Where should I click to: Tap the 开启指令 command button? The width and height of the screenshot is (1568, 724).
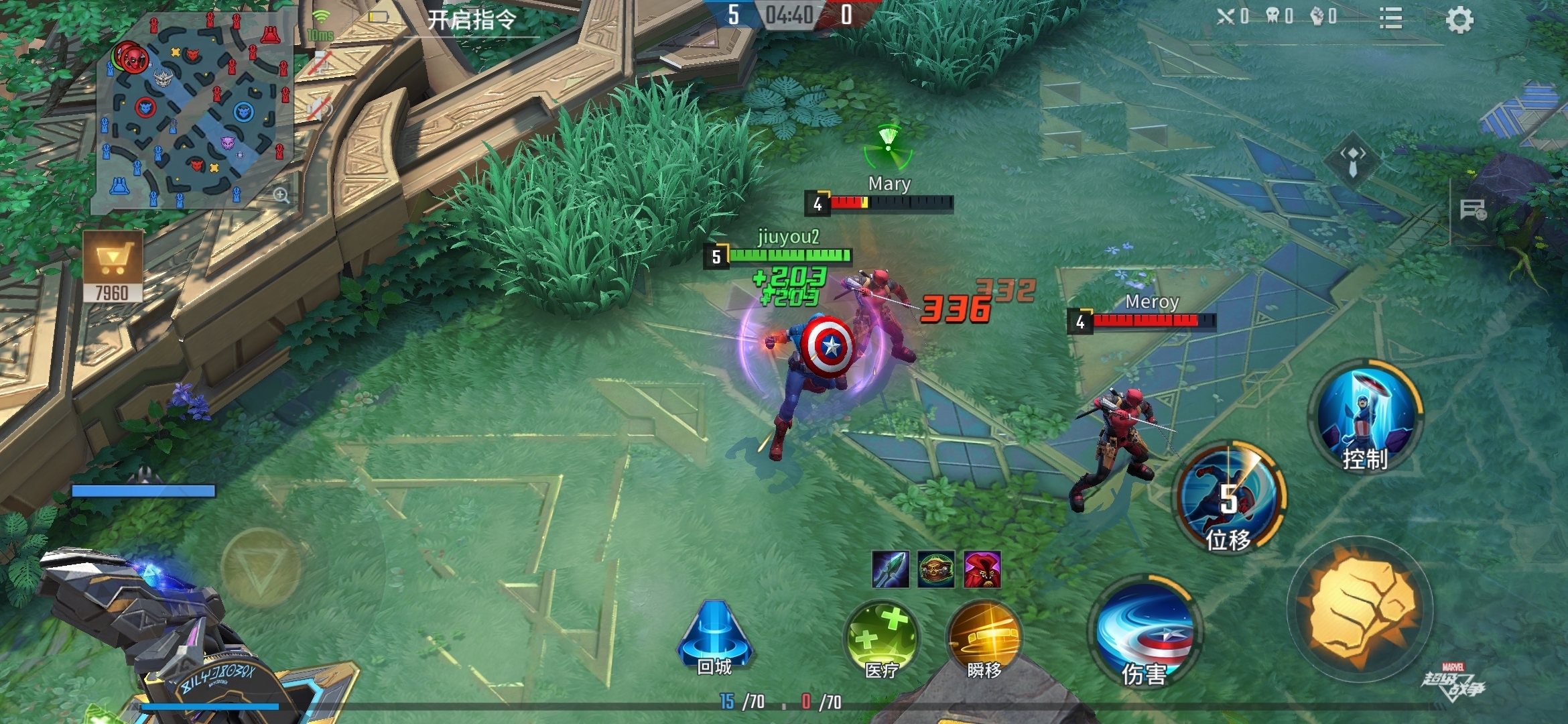tap(472, 20)
